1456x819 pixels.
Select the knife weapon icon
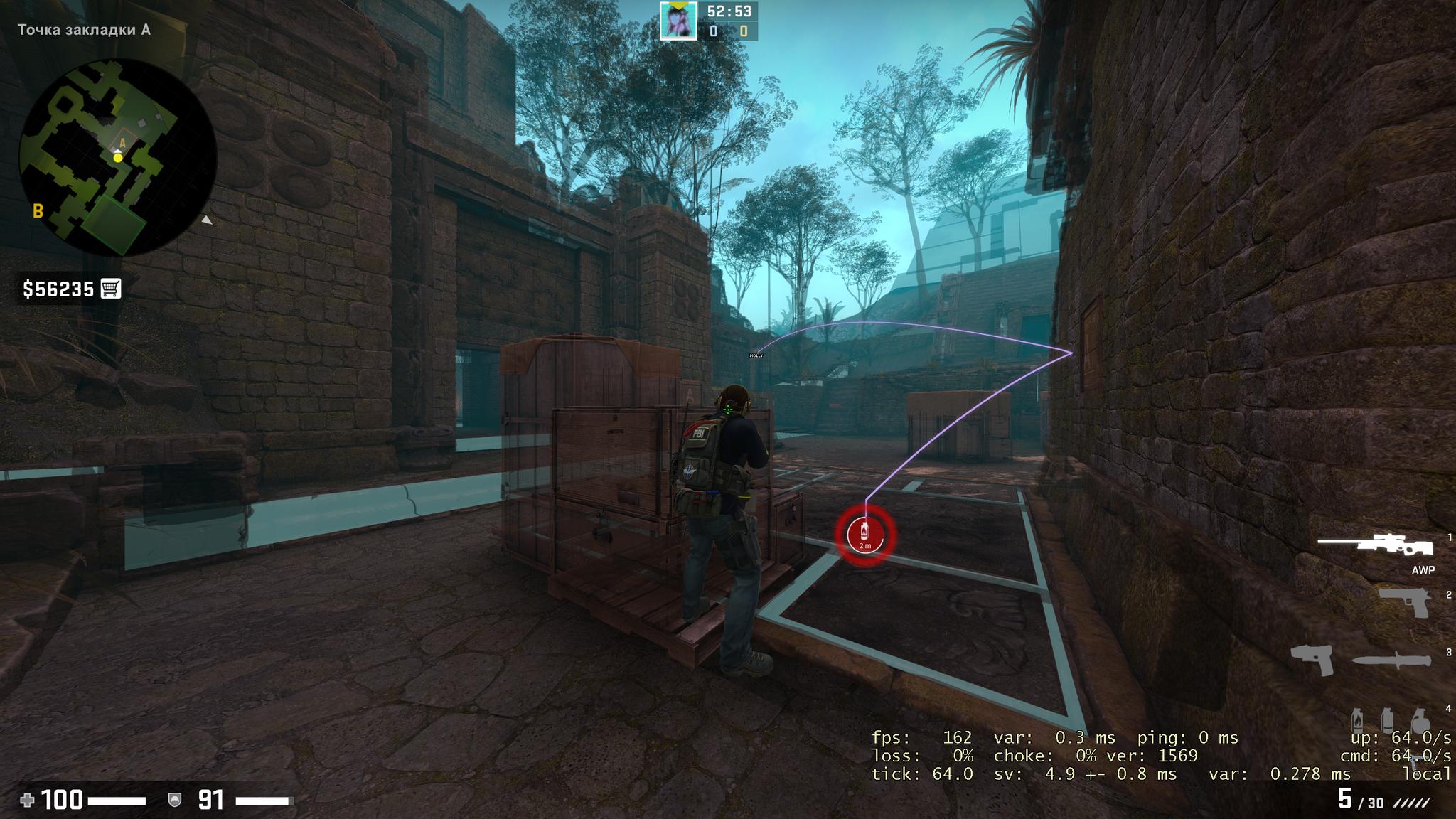pyautogui.click(x=1392, y=660)
